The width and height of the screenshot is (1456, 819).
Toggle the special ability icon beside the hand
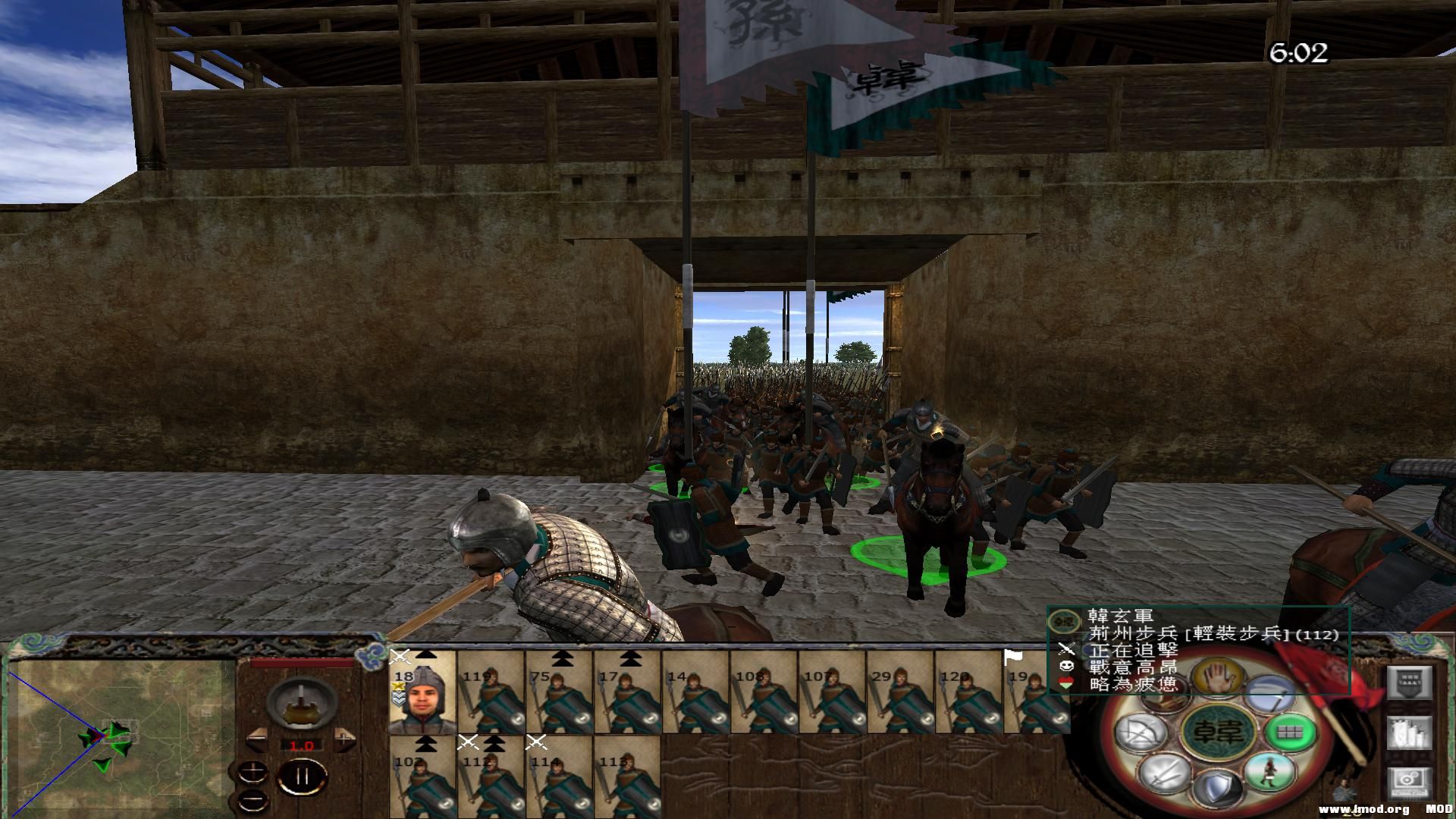[1269, 692]
